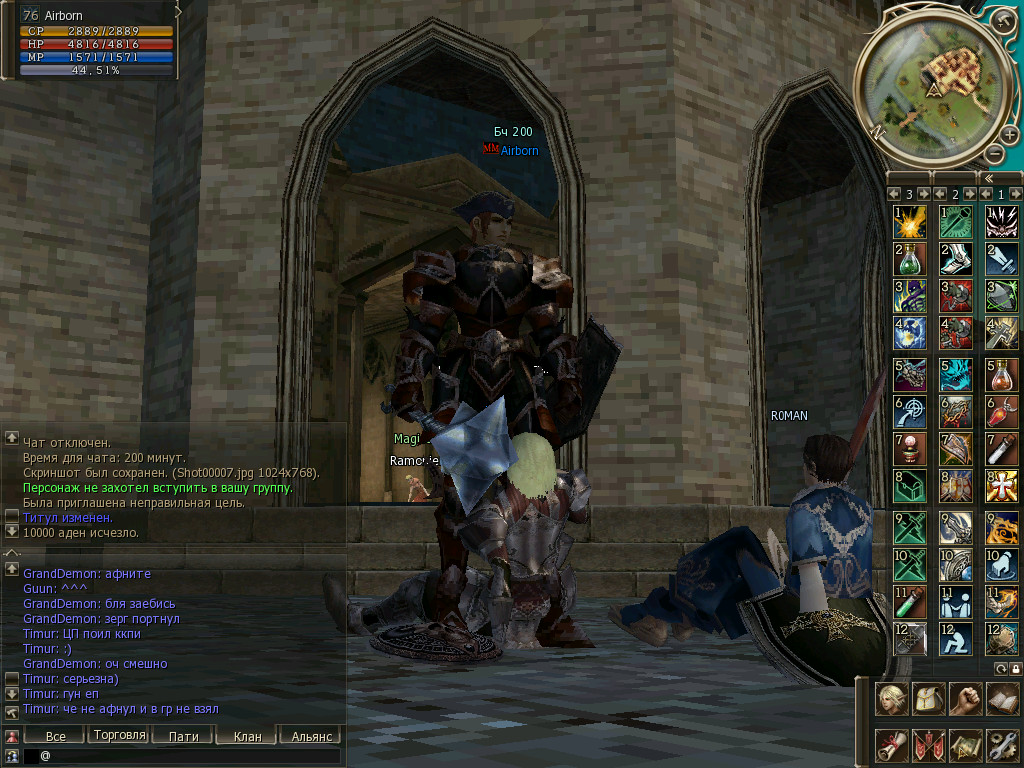Open the inventory backpack icon
This screenshot has width=1024, height=768.
929,699
